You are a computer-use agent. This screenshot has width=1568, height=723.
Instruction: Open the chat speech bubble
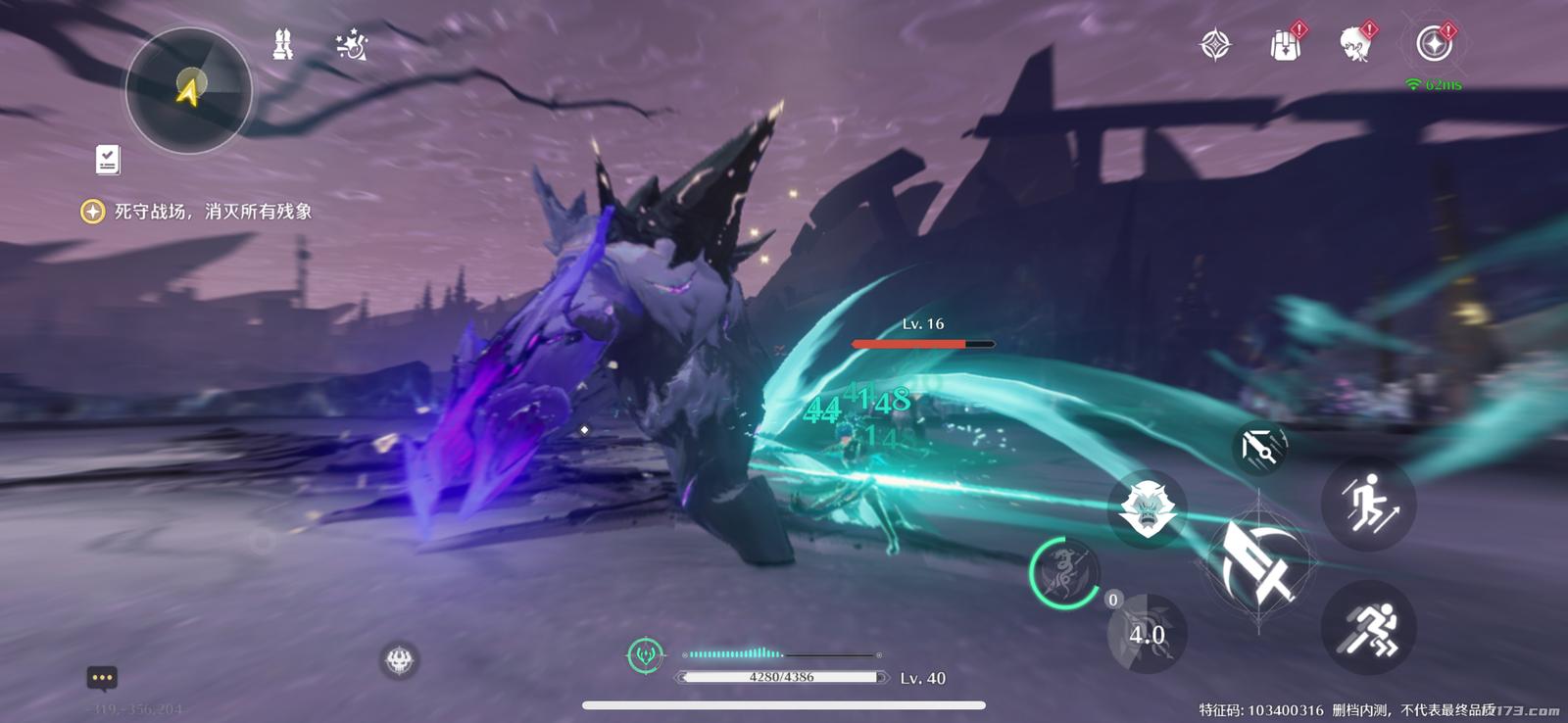point(102,677)
